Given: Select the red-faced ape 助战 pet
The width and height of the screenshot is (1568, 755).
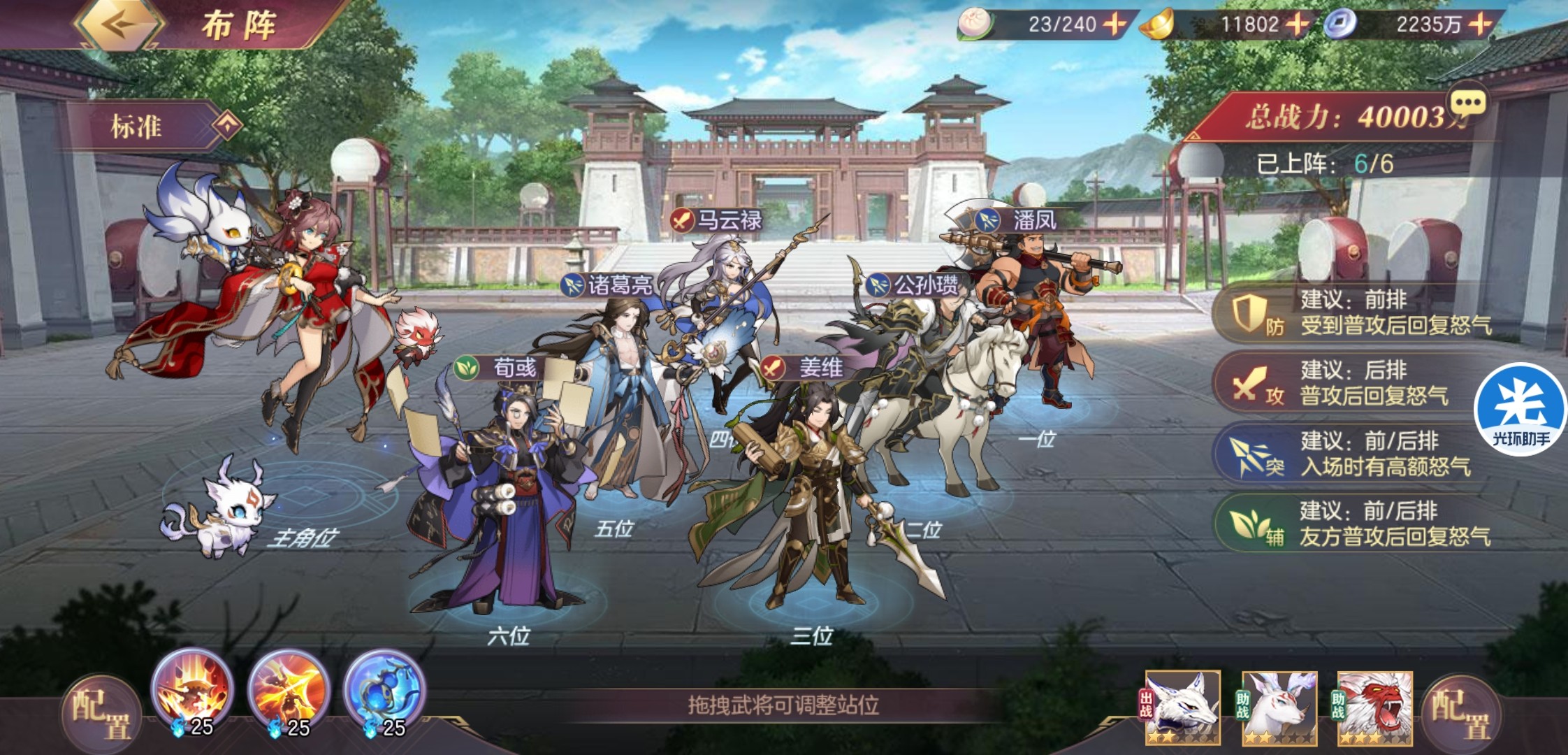Looking at the screenshot, I should tap(1374, 707).
